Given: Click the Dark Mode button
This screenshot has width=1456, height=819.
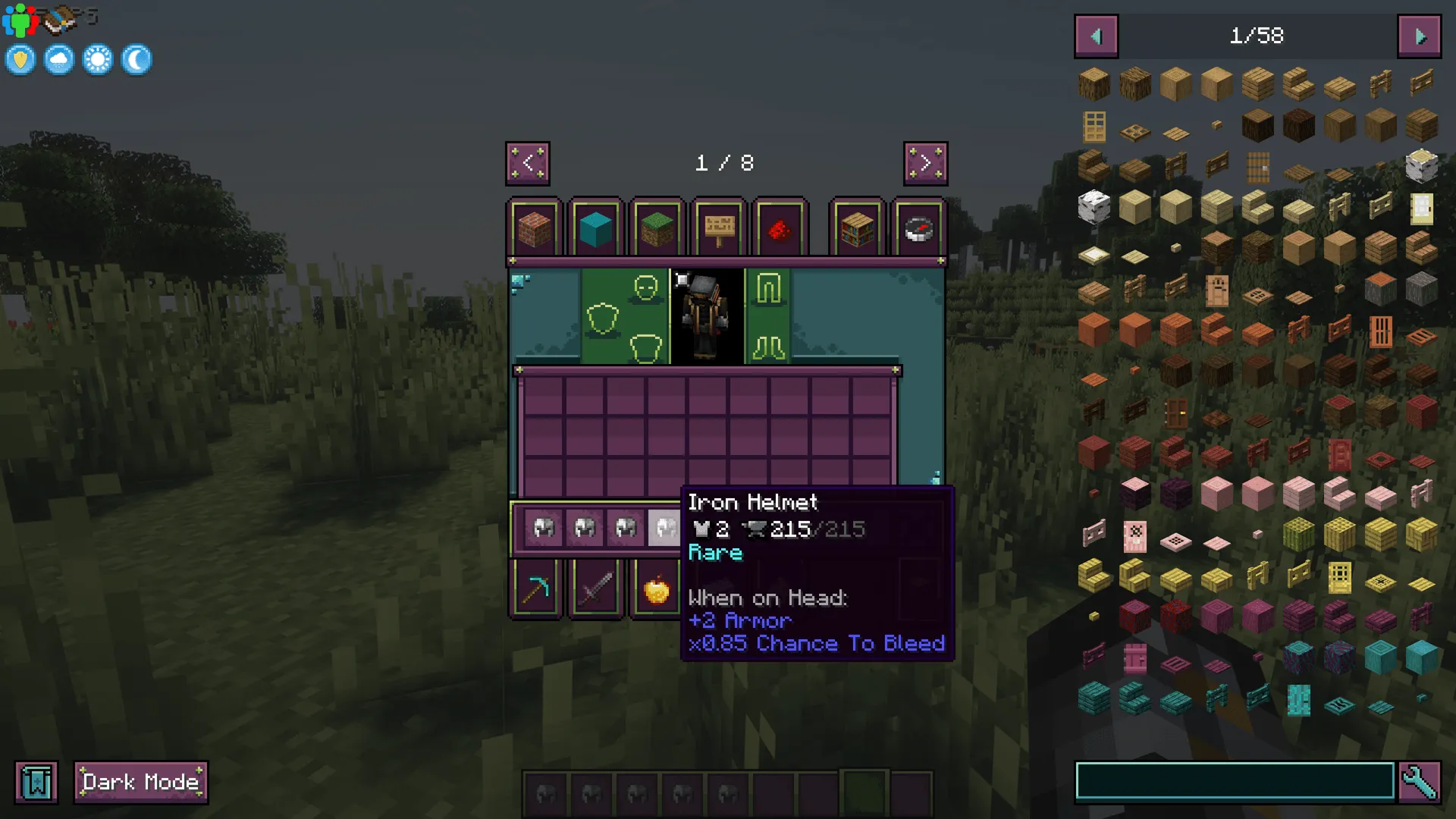Looking at the screenshot, I should point(140,782).
